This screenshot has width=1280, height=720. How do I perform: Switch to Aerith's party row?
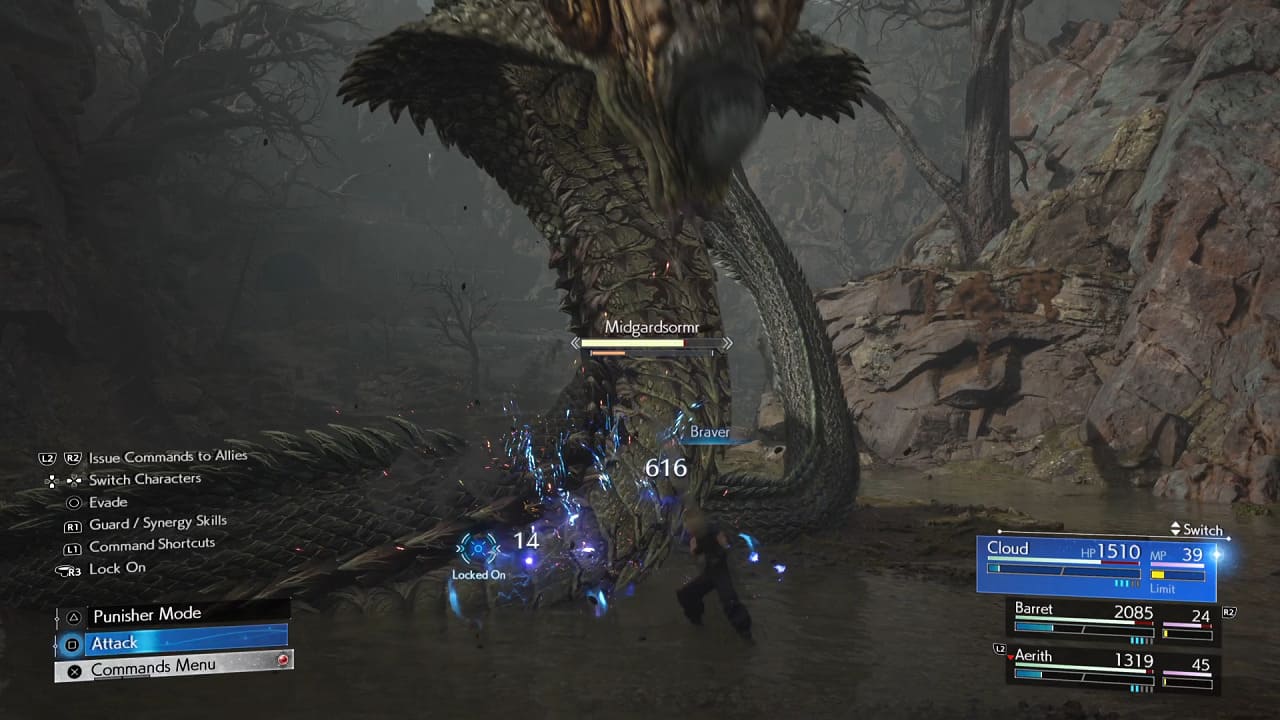1112,669
